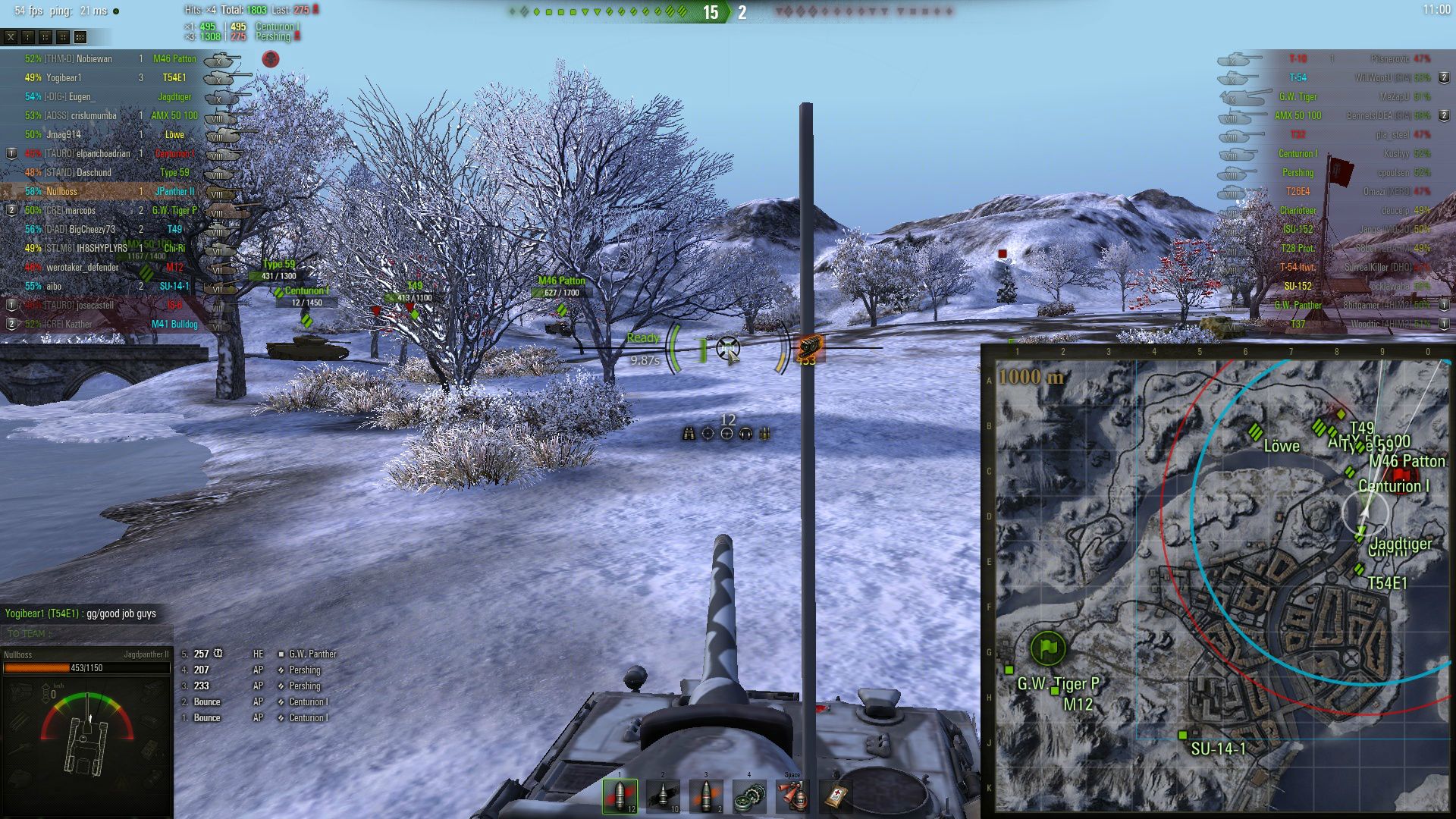The height and width of the screenshot is (819, 1456).
Task: Activate the fire extinguisher consumable
Action: (x=792, y=795)
